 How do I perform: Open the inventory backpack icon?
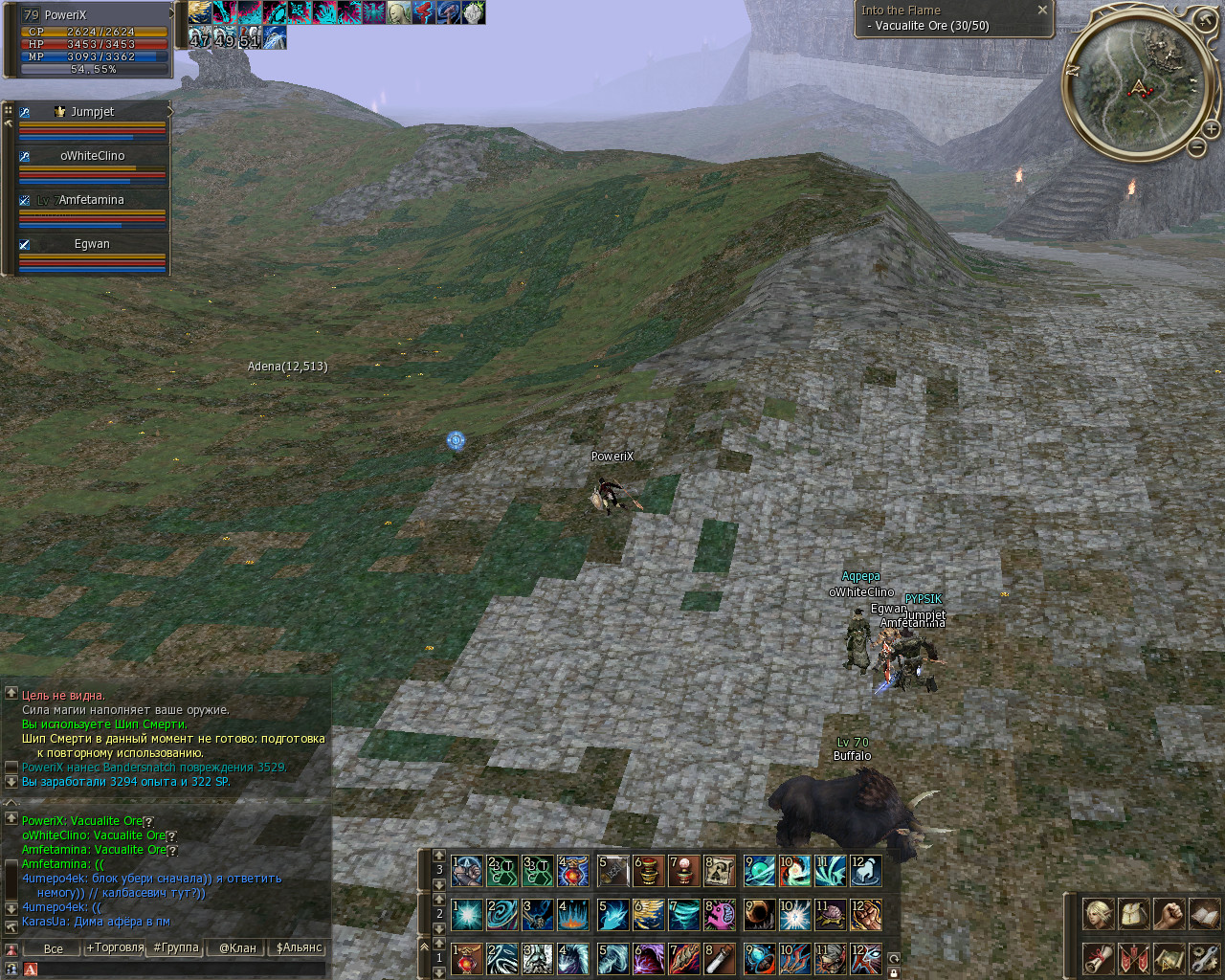[1133, 914]
